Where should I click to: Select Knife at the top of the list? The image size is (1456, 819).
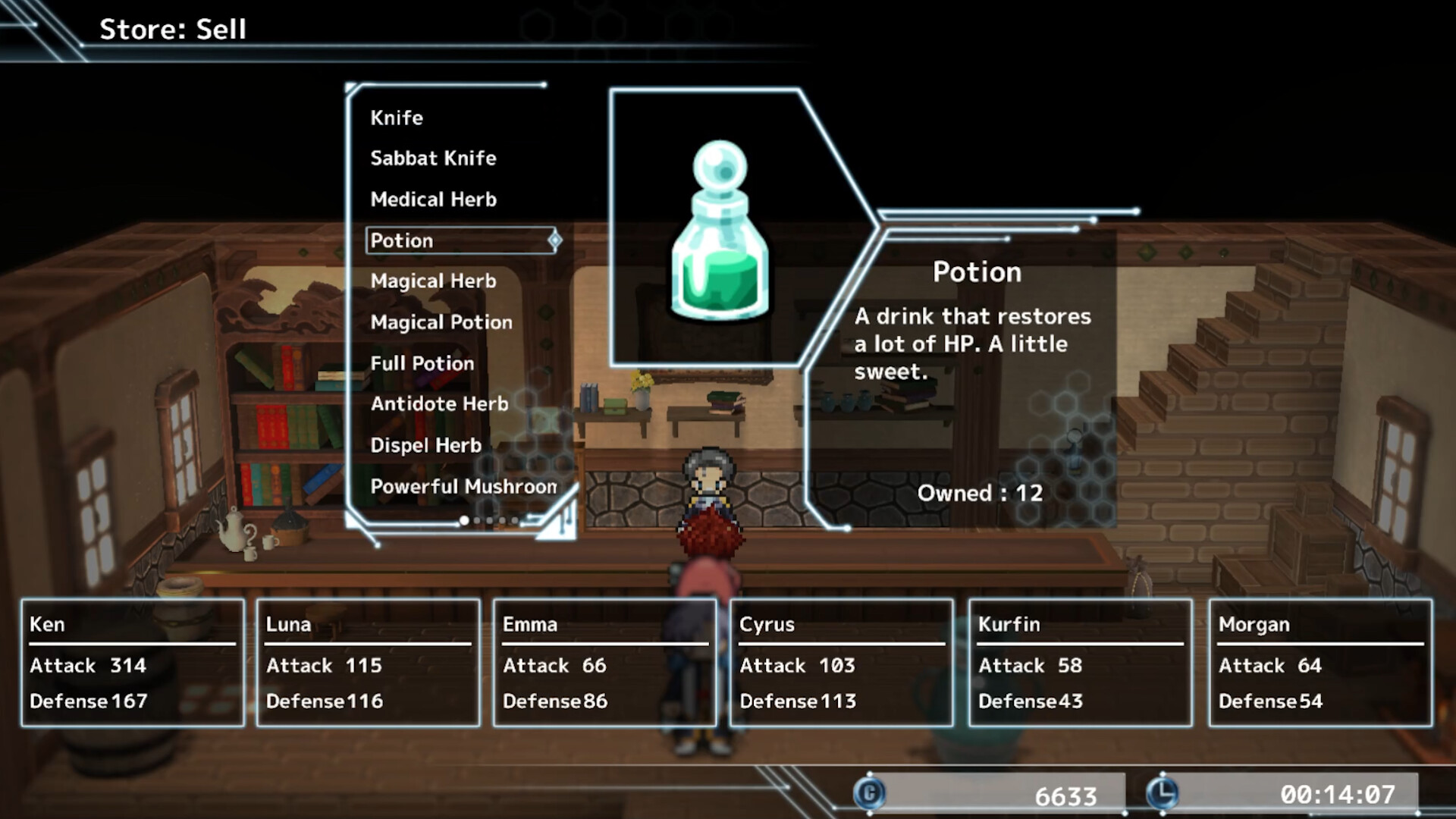[396, 118]
